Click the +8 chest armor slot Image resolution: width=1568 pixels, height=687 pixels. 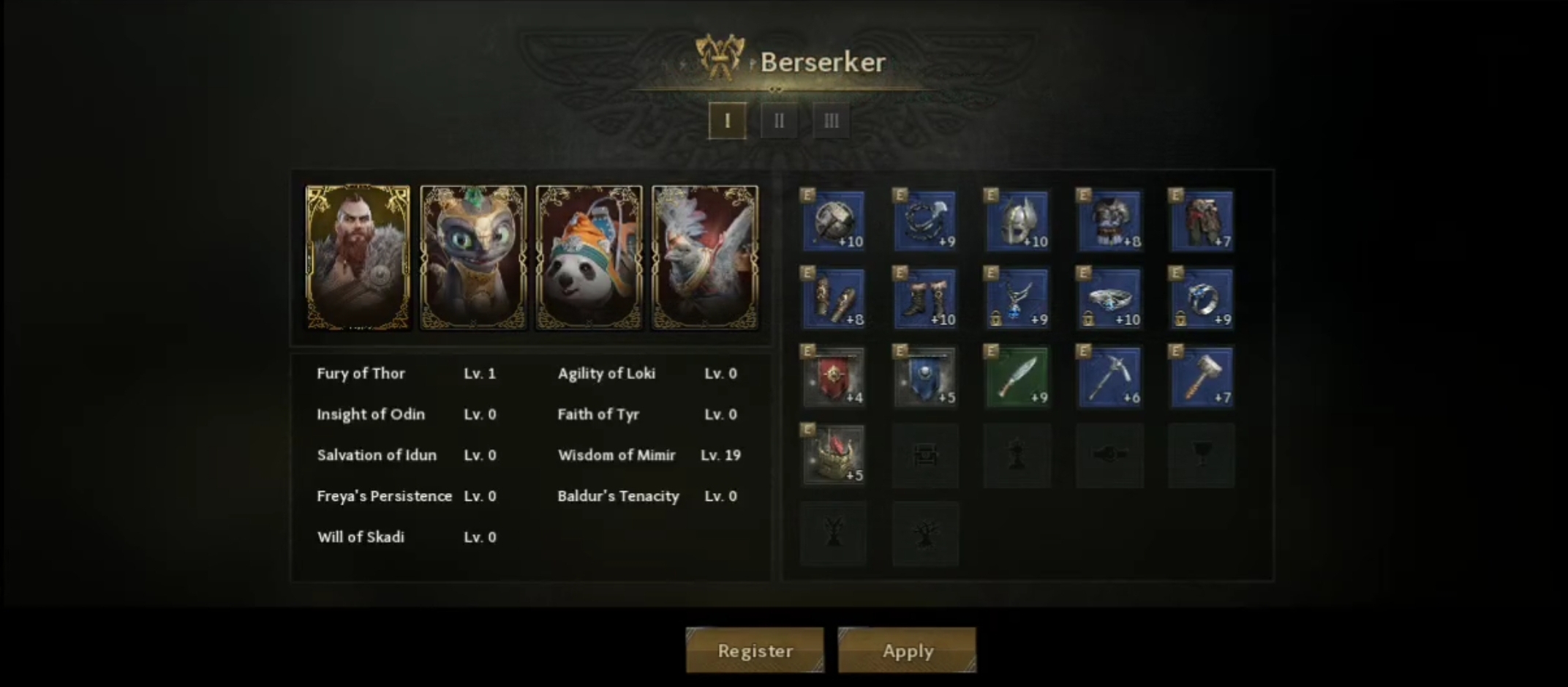point(1109,221)
